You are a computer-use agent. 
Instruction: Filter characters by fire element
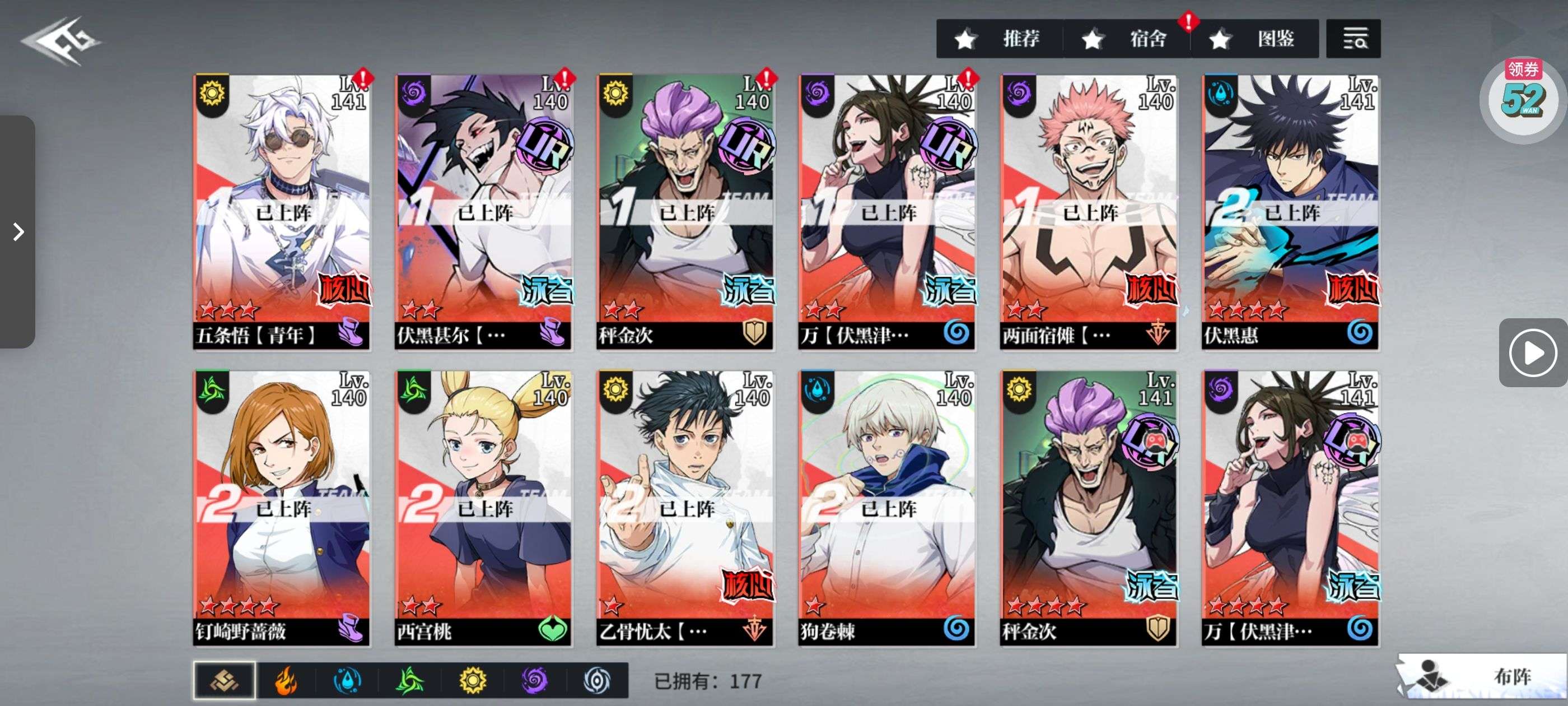pos(286,680)
